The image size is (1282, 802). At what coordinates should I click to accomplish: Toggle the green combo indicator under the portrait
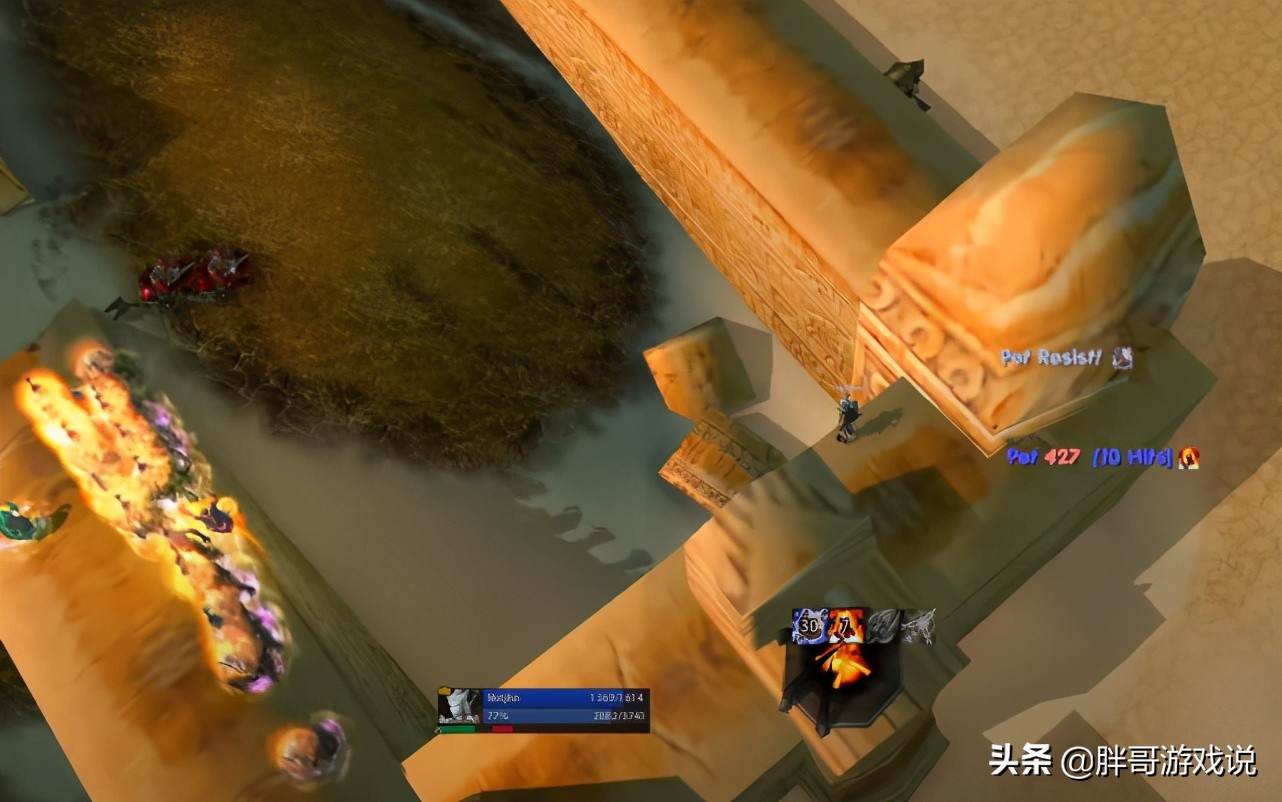click(x=458, y=728)
